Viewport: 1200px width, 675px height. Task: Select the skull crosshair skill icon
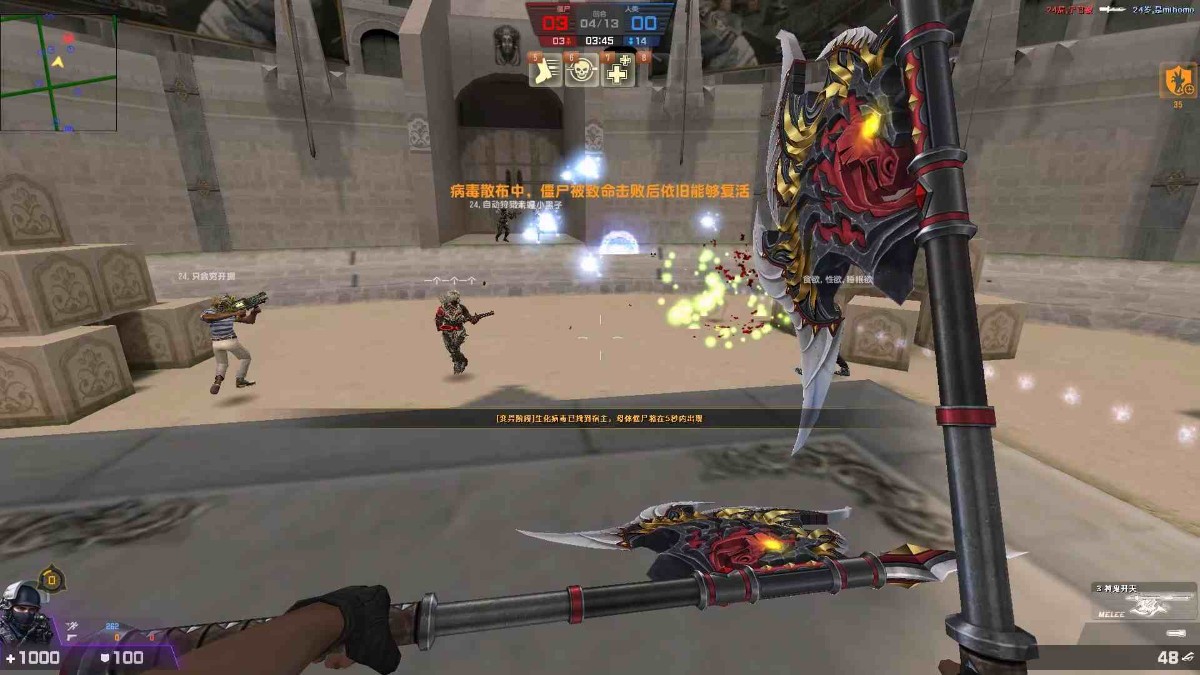pos(582,70)
